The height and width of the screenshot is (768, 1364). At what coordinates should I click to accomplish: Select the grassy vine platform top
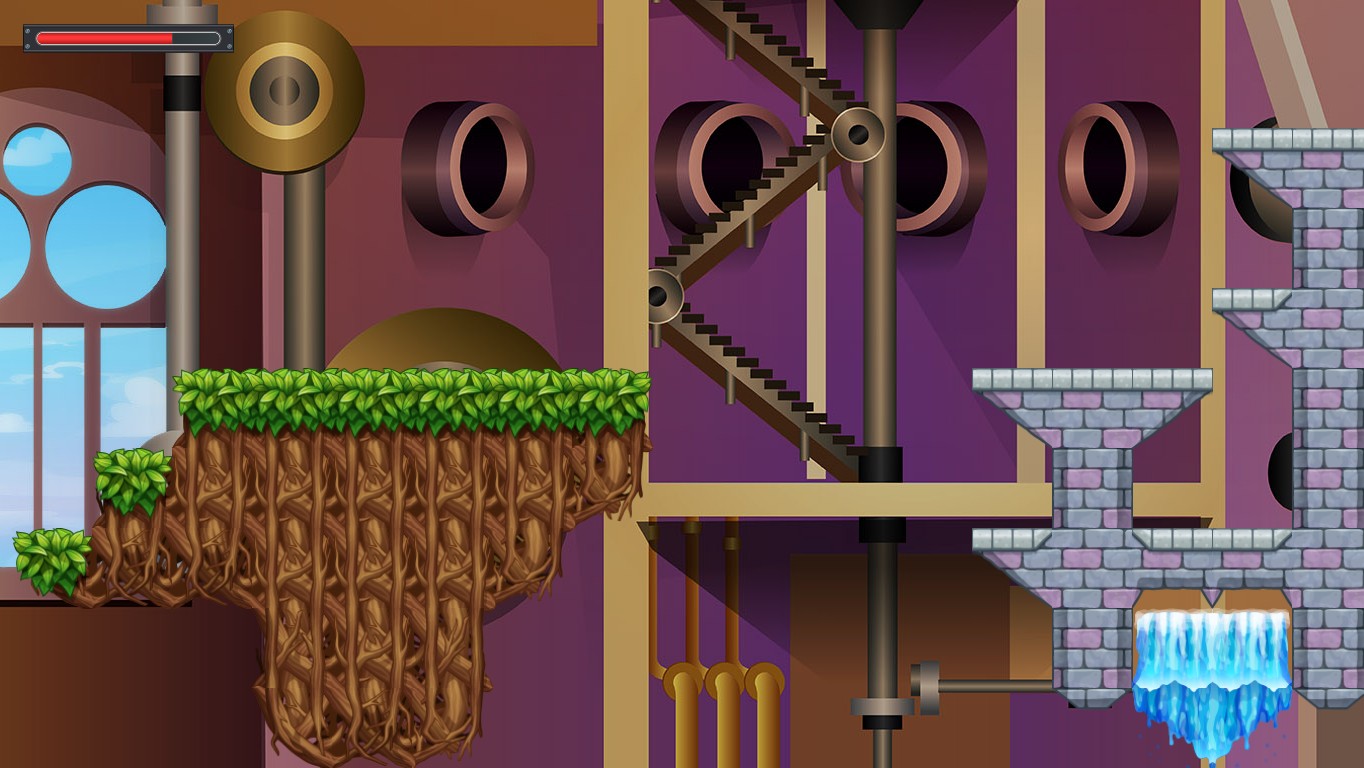tap(400, 390)
